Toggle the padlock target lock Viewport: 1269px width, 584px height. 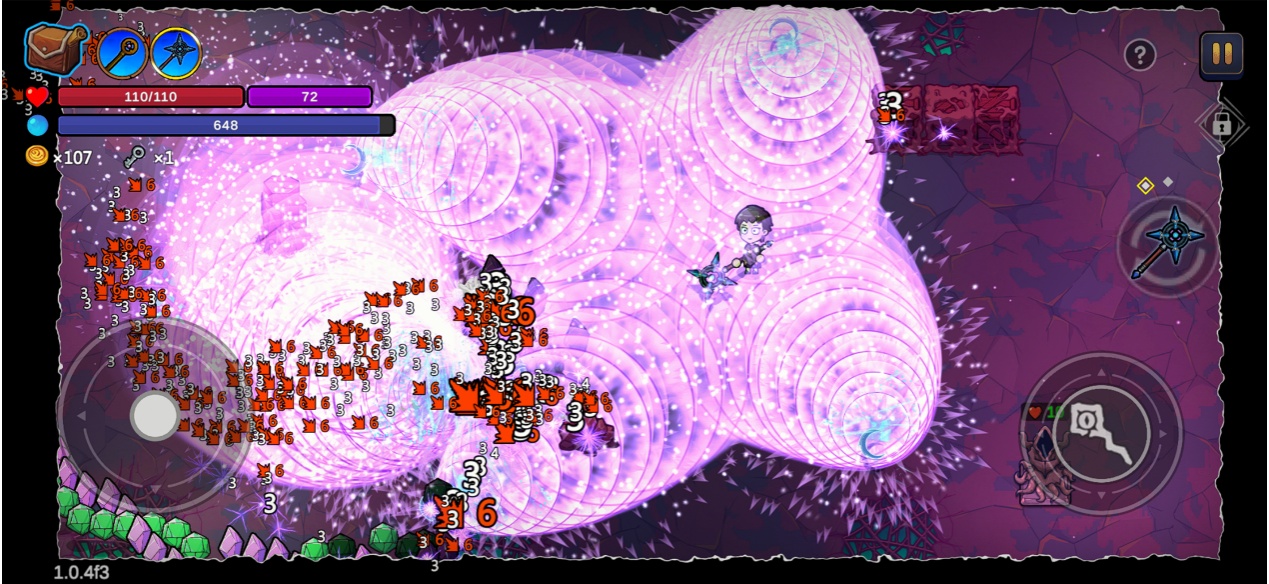tap(1221, 124)
